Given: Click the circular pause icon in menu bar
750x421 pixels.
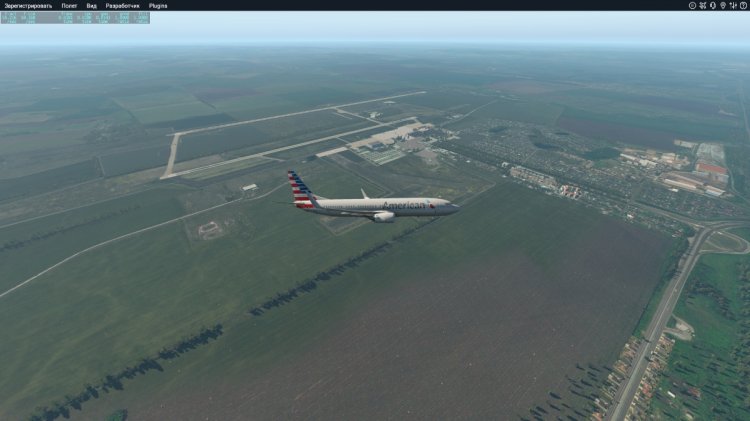Looking at the screenshot, I should (x=692, y=5).
